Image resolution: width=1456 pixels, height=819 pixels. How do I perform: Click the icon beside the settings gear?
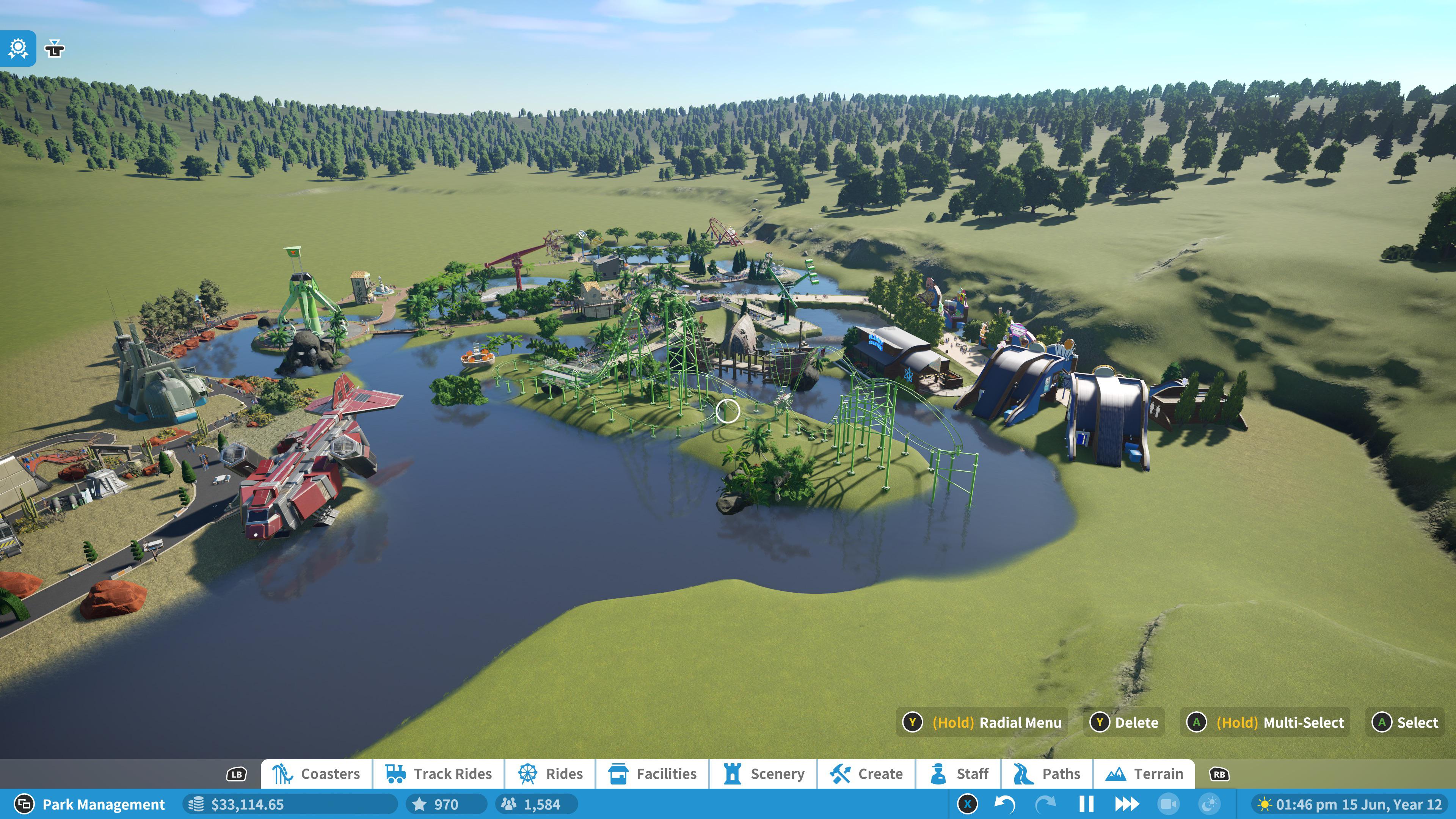click(54, 49)
